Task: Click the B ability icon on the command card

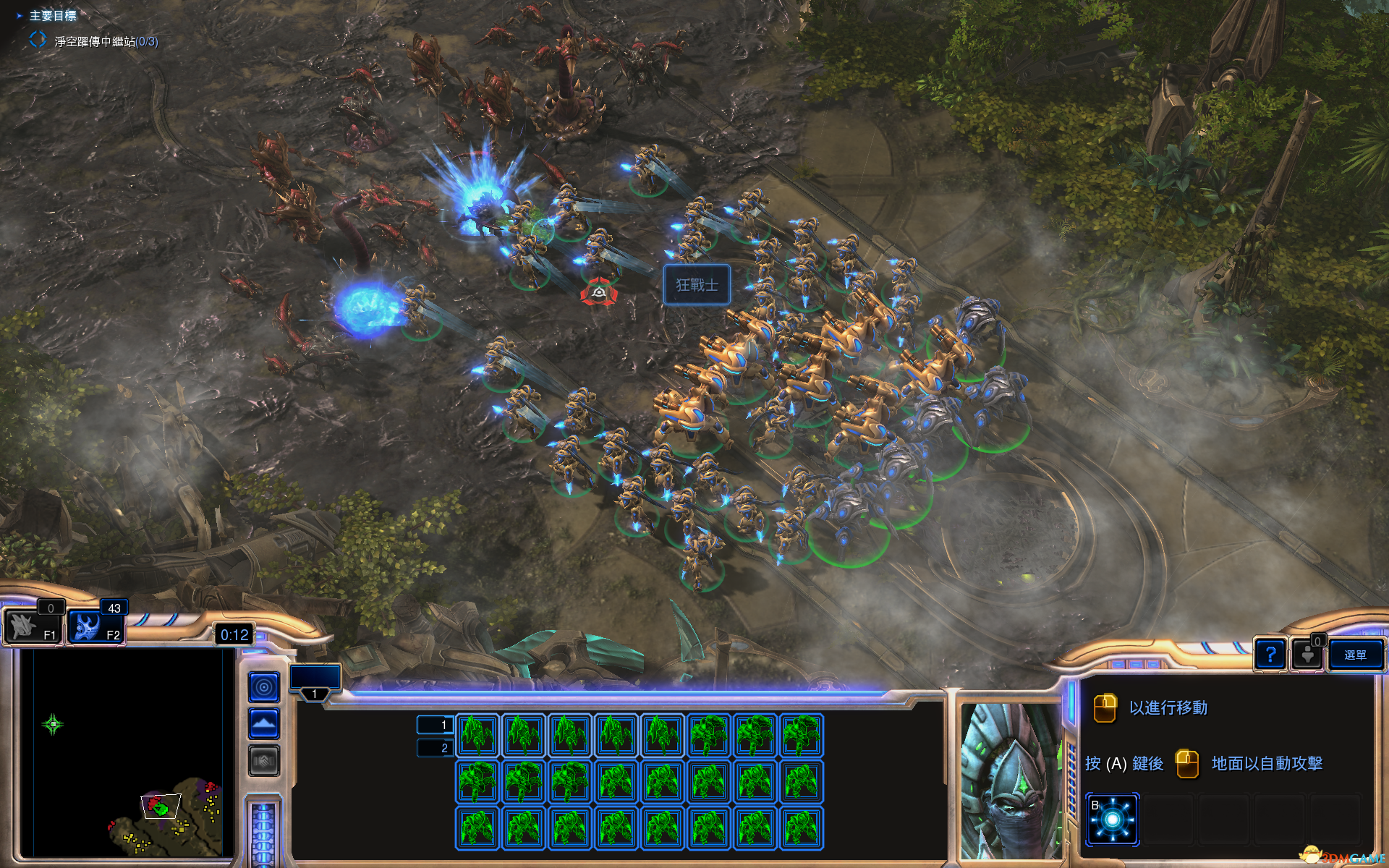Action: [1112, 818]
